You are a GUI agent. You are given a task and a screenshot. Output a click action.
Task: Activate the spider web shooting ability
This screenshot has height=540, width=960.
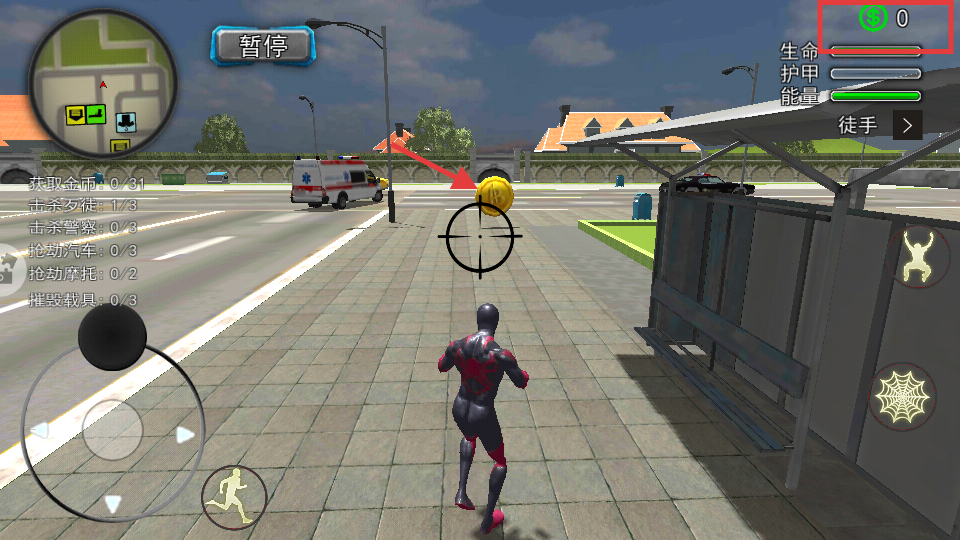click(x=902, y=397)
